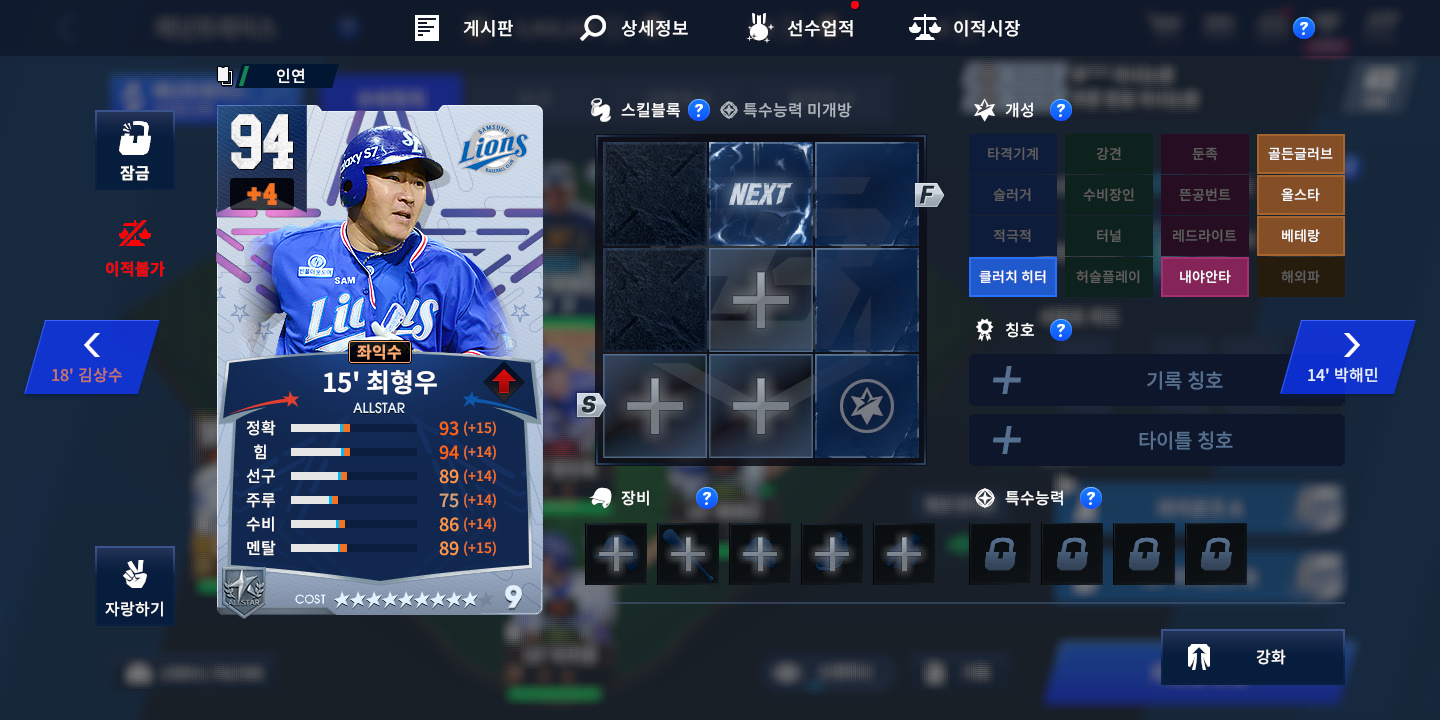Viewport: 1440px width, 720px height.
Task: Select the 내야안타 trait
Action: (1204, 277)
